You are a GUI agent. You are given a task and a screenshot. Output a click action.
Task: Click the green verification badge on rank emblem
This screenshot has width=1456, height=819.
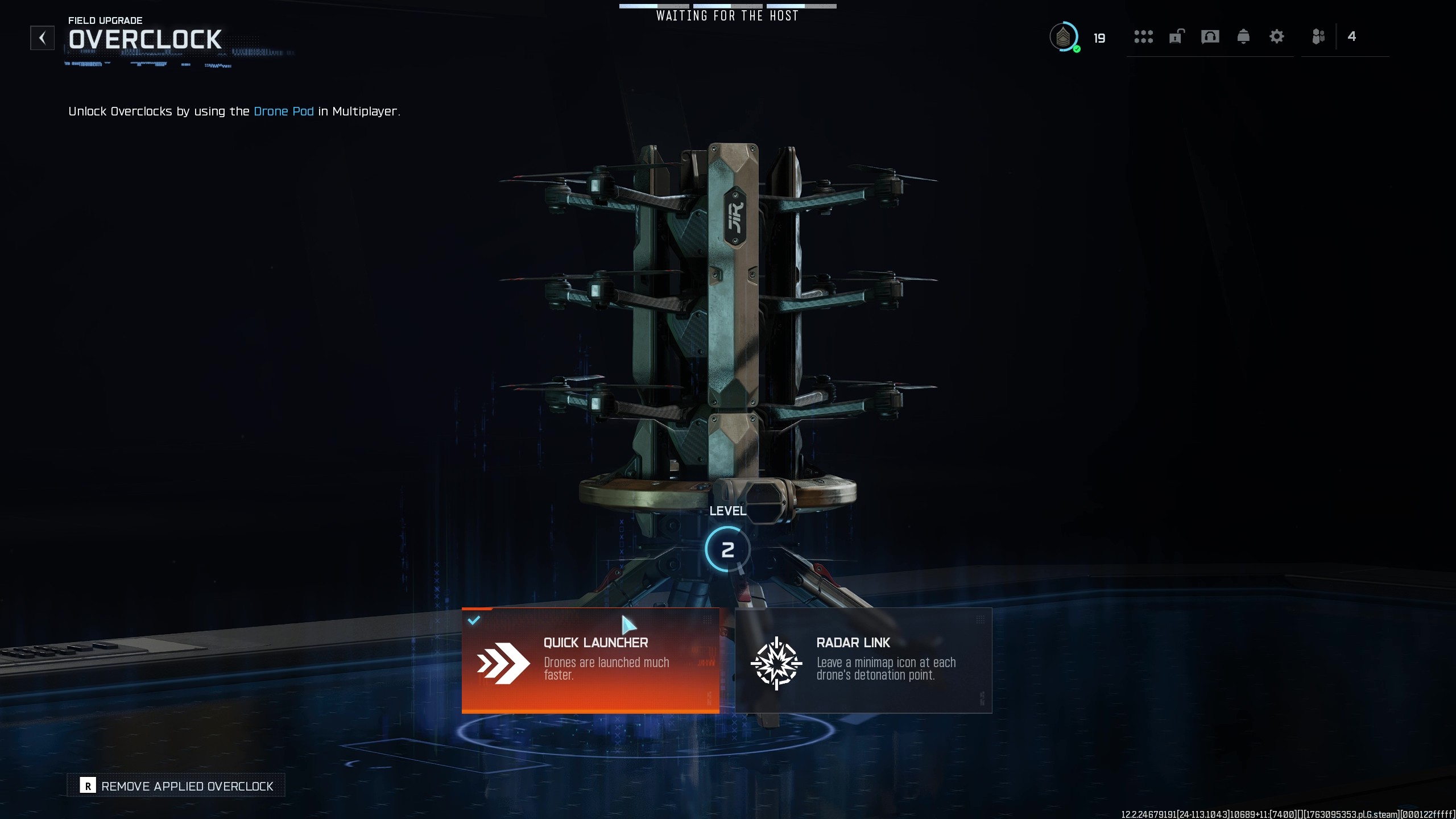coord(1076,48)
